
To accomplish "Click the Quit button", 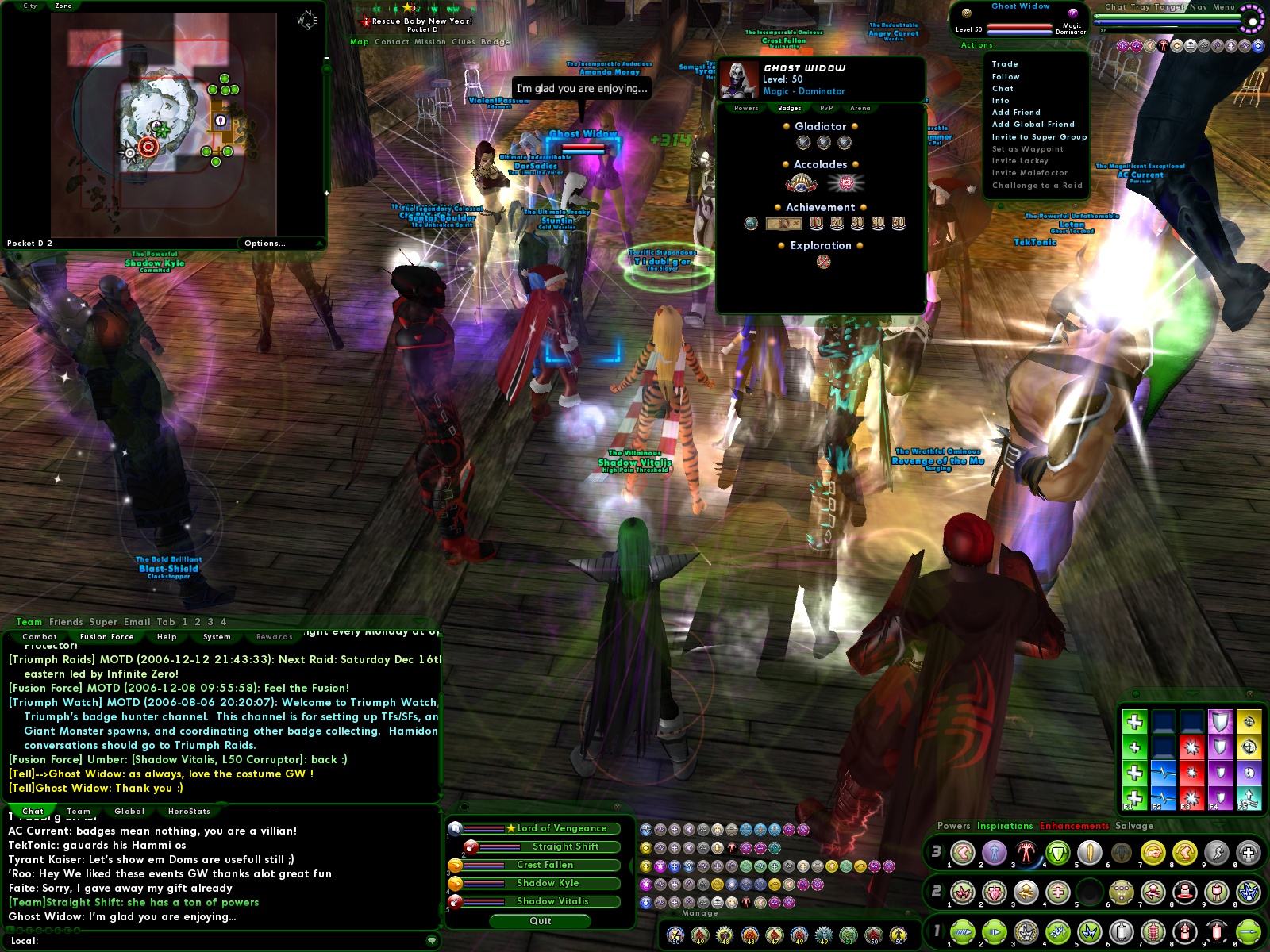I will [540, 921].
